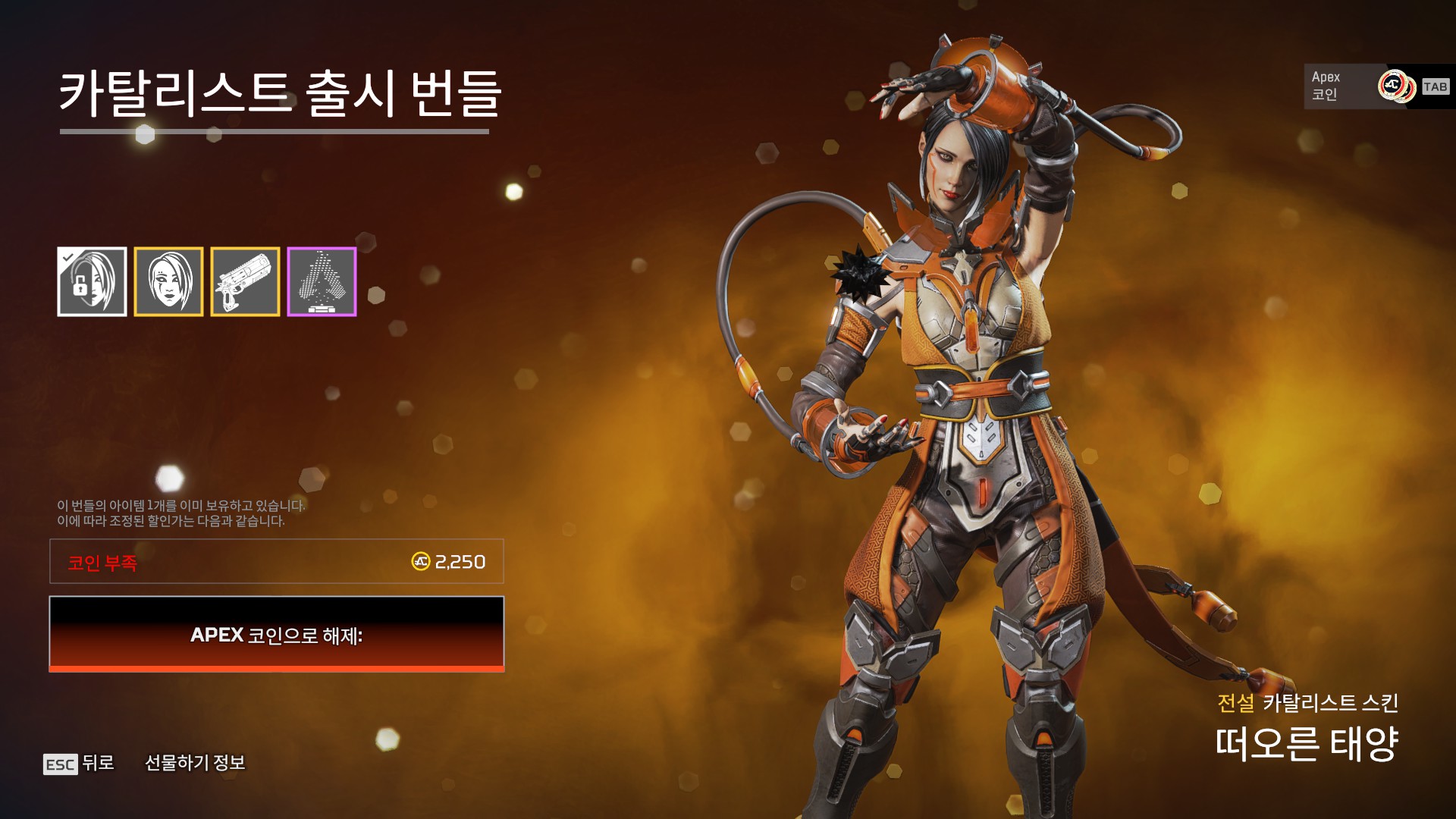View the legendary Catalyst character portrait item

coord(168,282)
